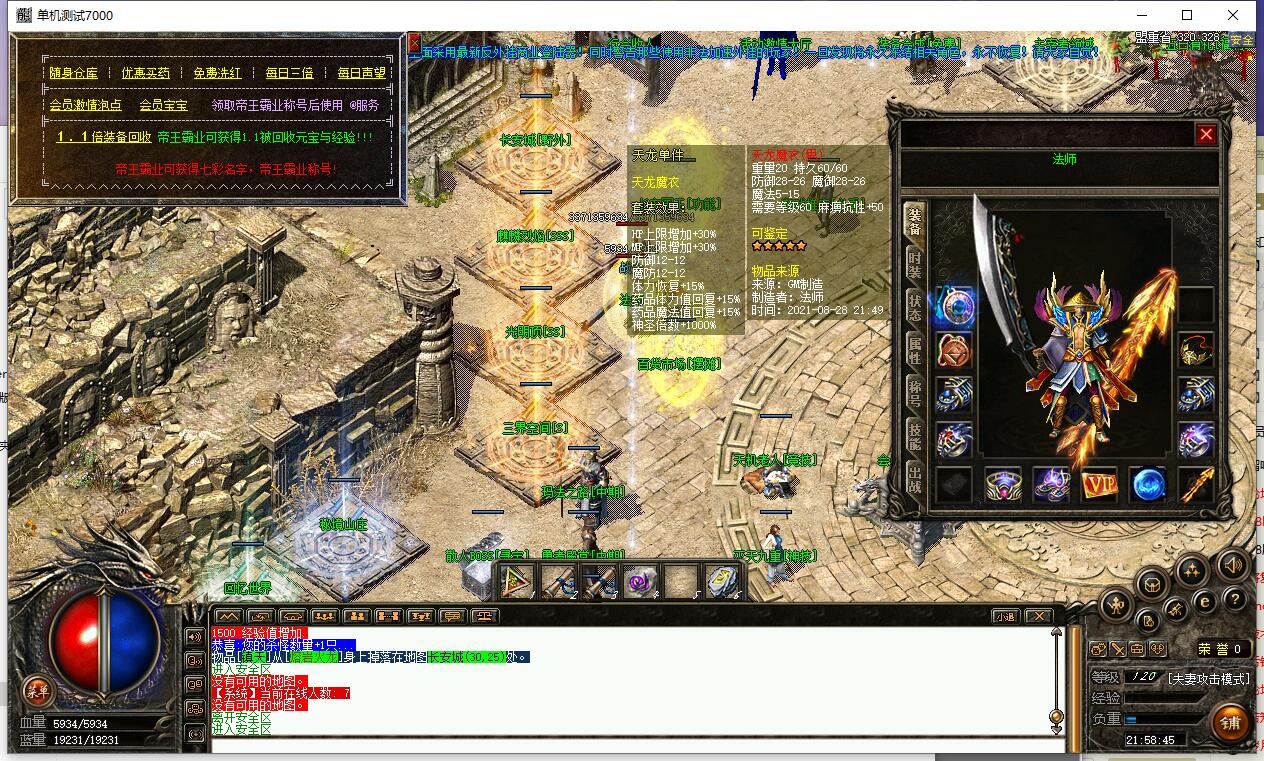1264x761 pixels.
Task: Switch to the 时装 fashion tab
Action: (x=914, y=264)
